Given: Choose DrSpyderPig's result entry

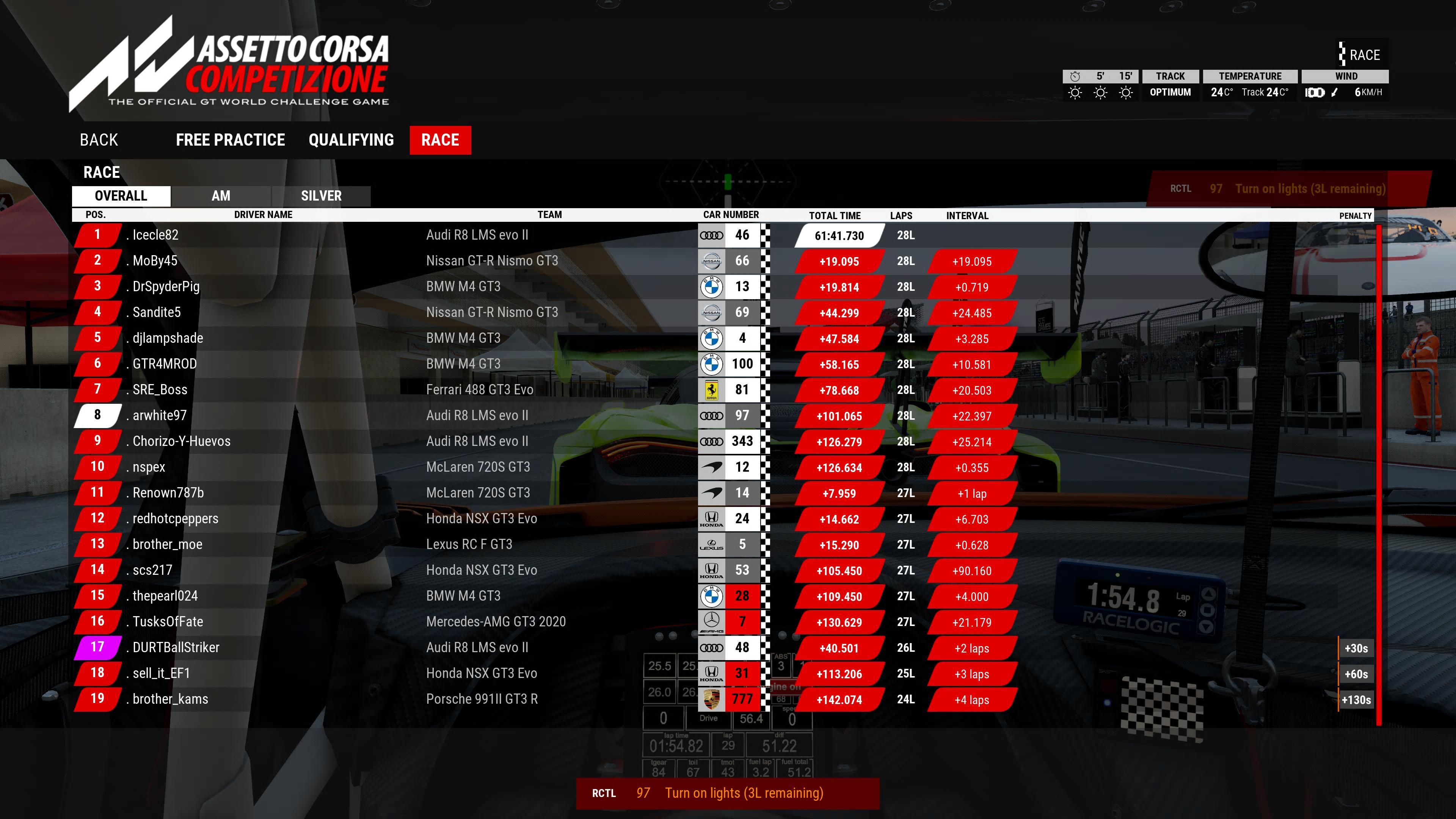Looking at the screenshot, I should pos(166,287).
